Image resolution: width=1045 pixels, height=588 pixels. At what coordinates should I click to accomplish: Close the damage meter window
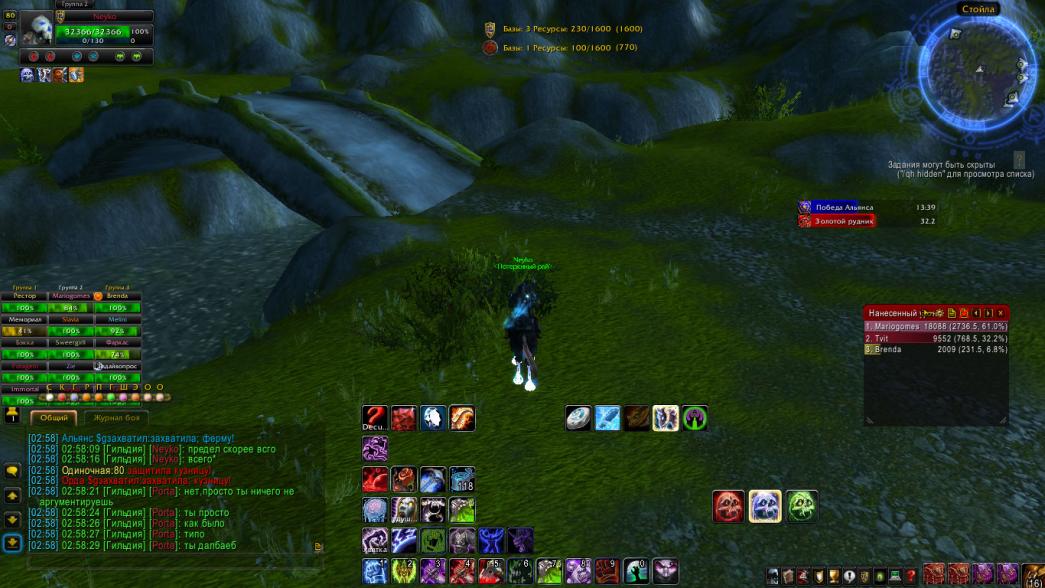pos(1000,313)
